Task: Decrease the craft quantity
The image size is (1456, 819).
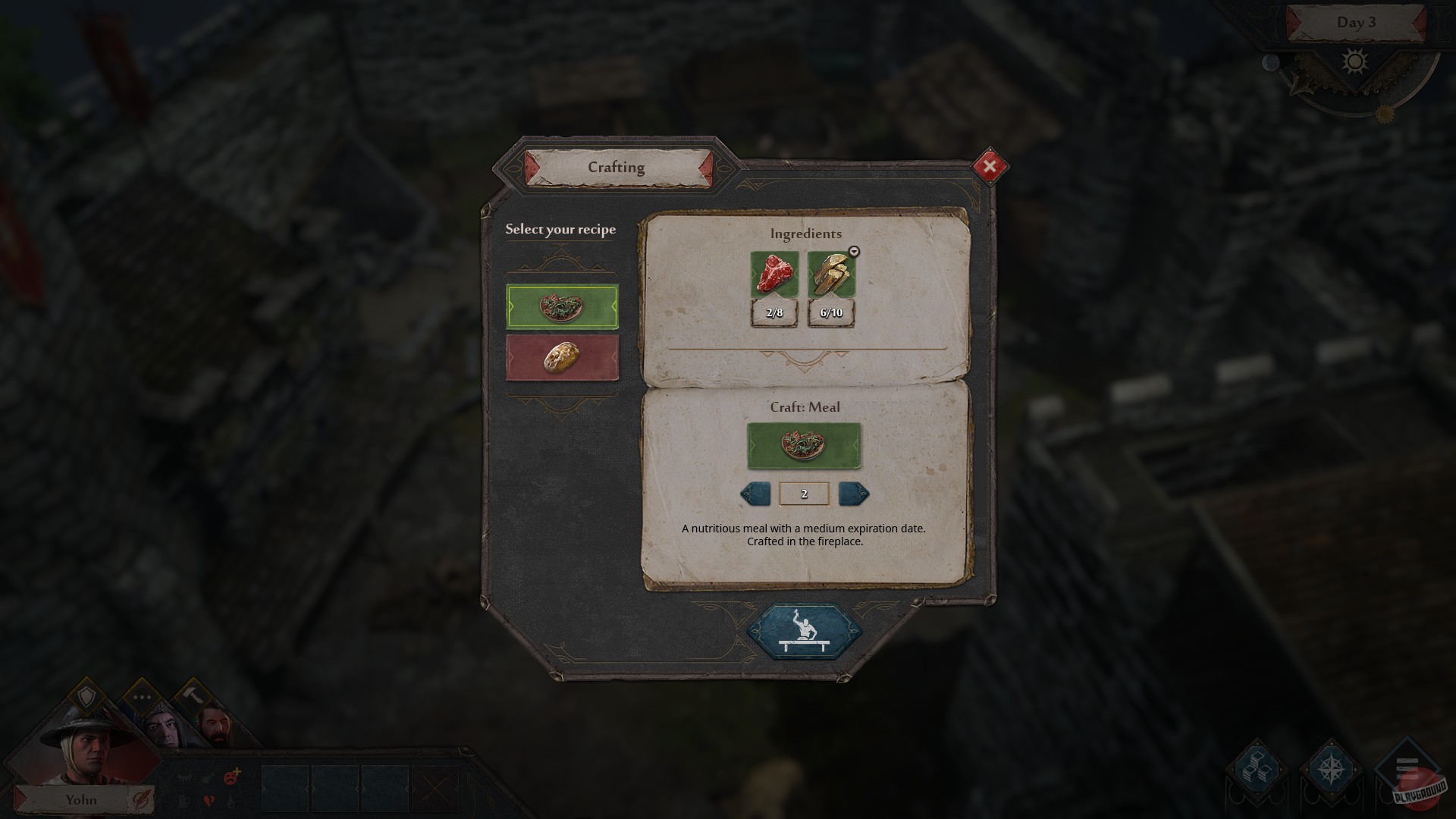Action: click(x=754, y=493)
